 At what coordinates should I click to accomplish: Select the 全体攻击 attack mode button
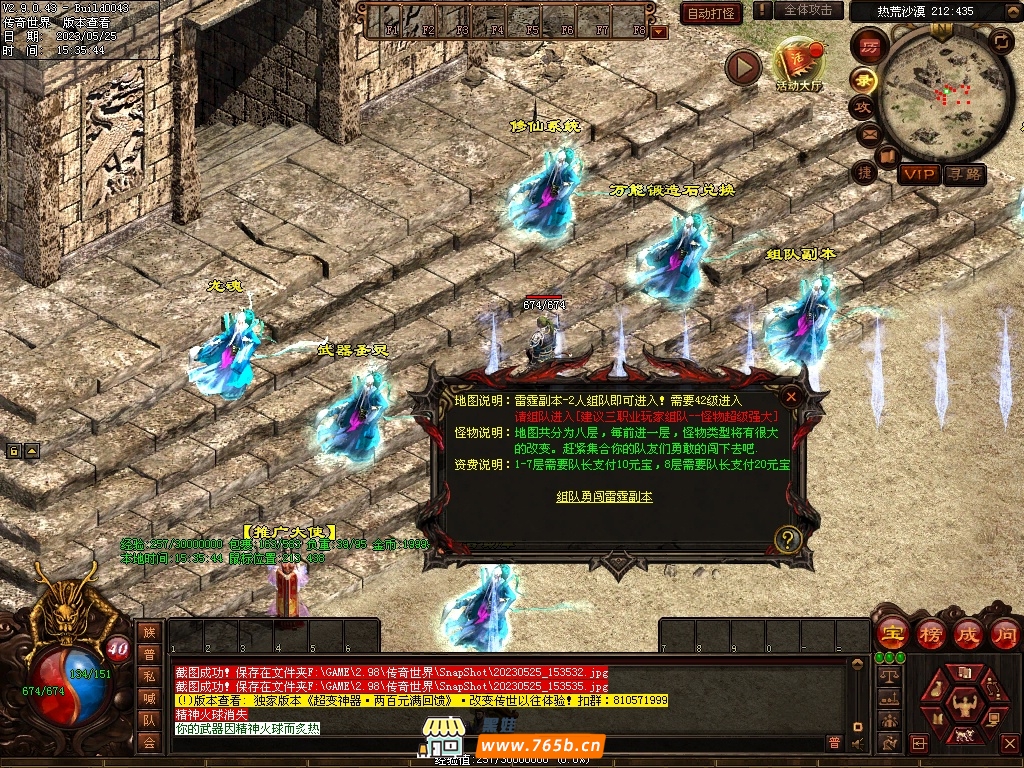point(807,10)
